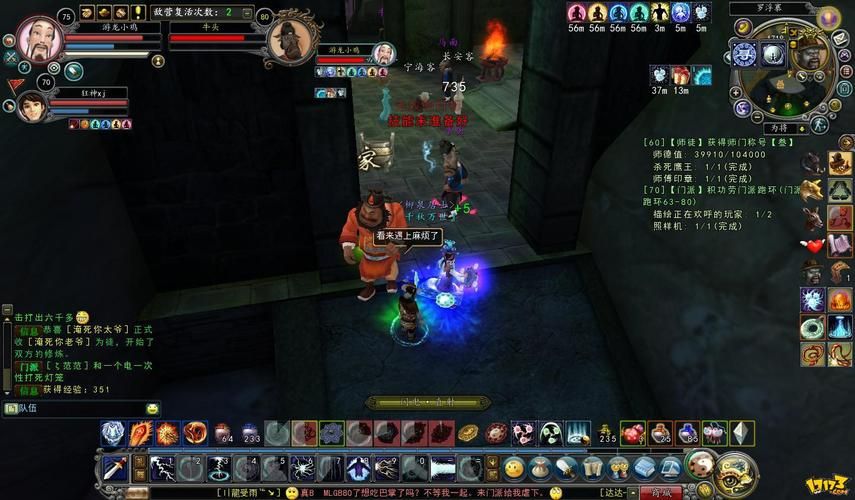Click the 队伍 team chat channel field

click(80, 409)
